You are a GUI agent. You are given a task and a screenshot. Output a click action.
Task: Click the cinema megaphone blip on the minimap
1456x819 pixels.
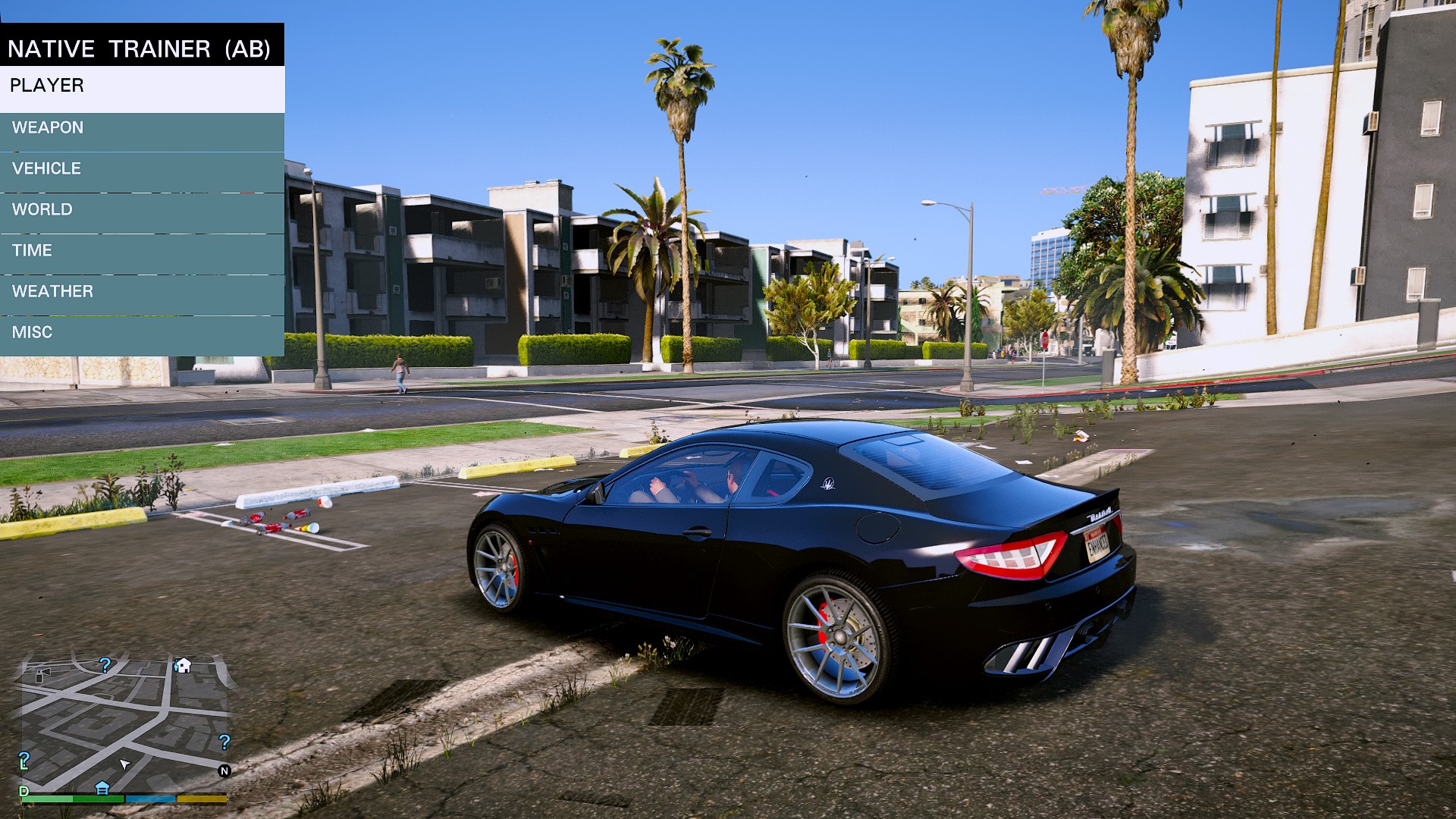tap(43, 676)
